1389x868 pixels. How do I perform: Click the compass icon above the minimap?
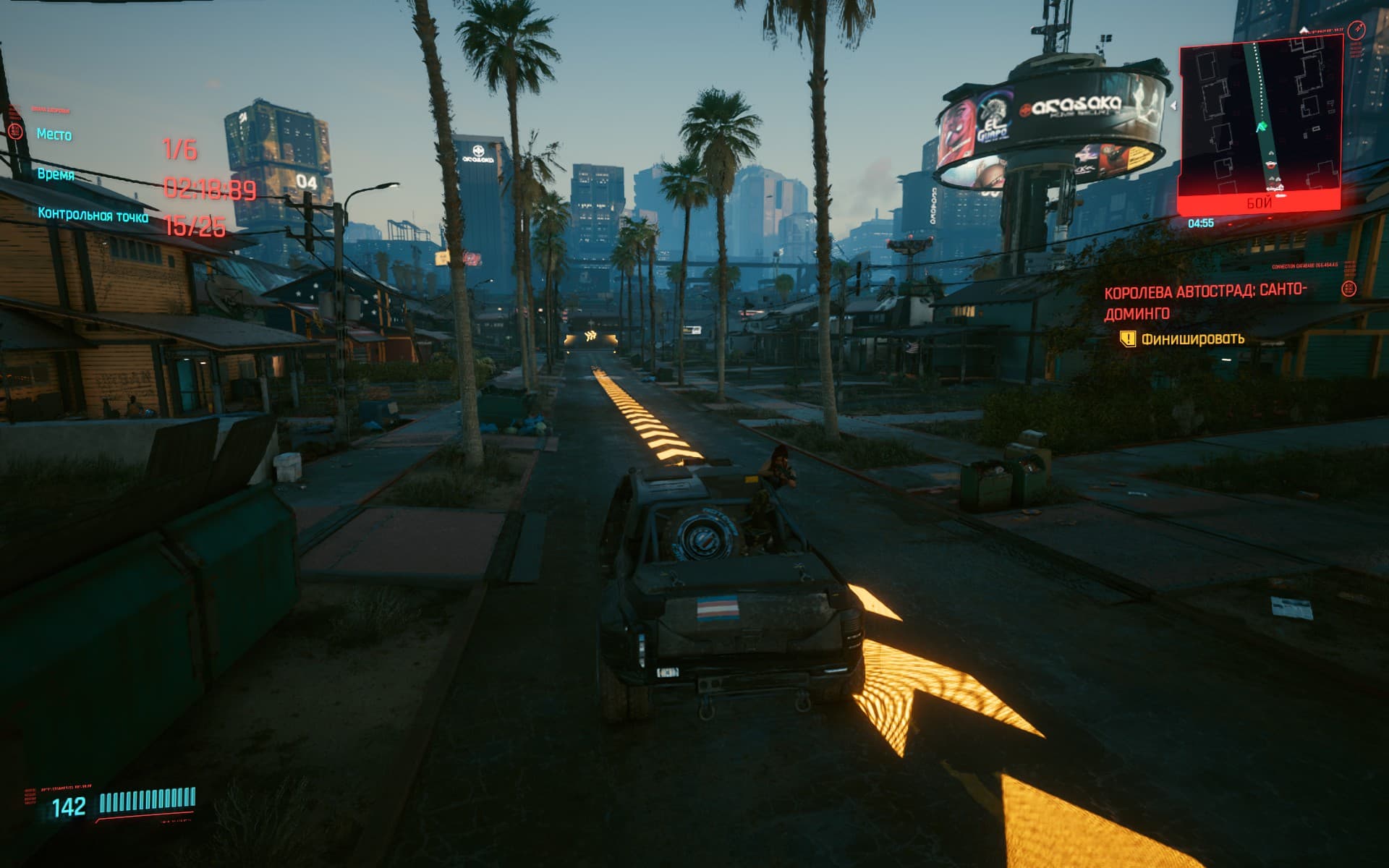pos(1356,30)
